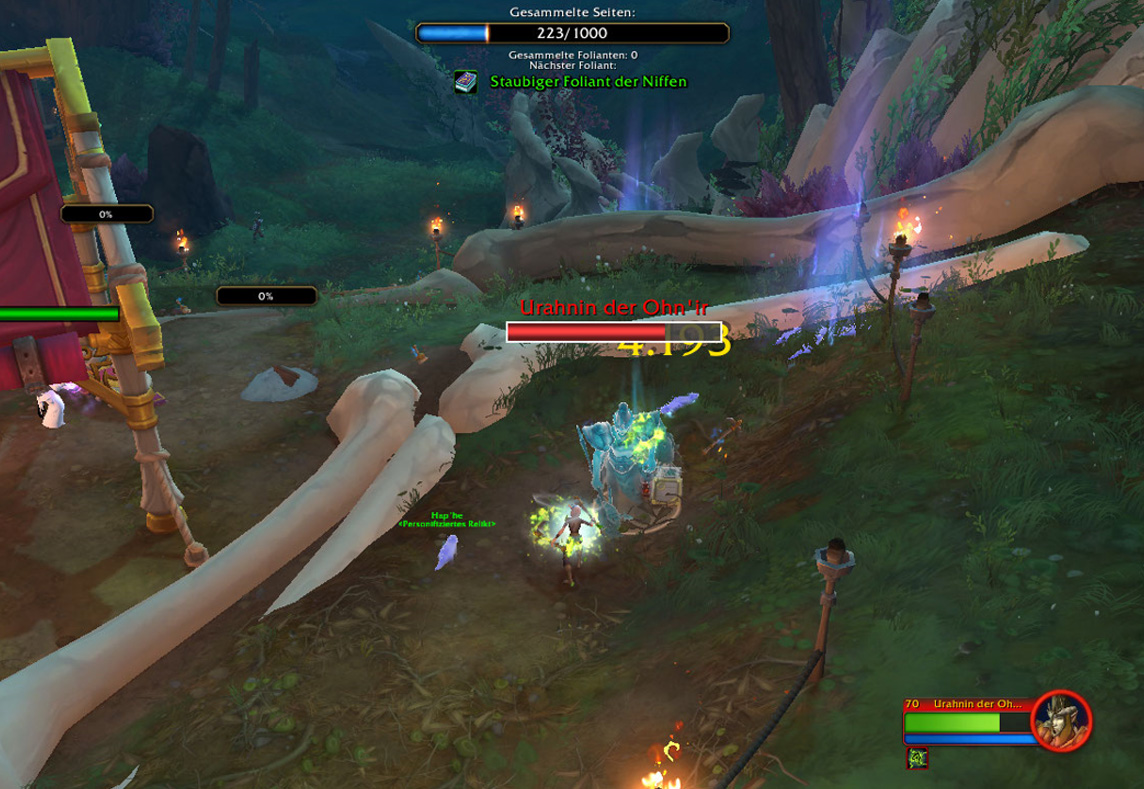
Task: Click the Staubiger Foliant der Niffen book icon
Action: coord(466,82)
